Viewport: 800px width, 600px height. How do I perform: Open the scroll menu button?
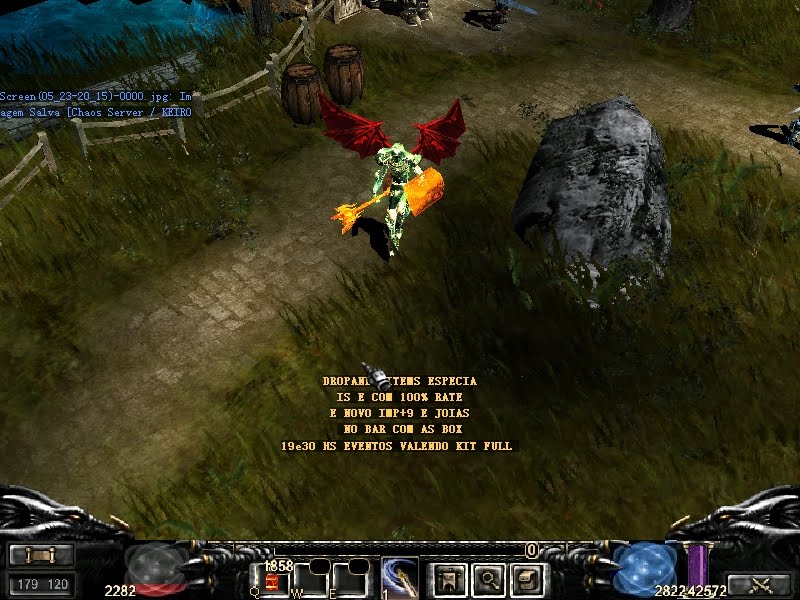point(41,556)
